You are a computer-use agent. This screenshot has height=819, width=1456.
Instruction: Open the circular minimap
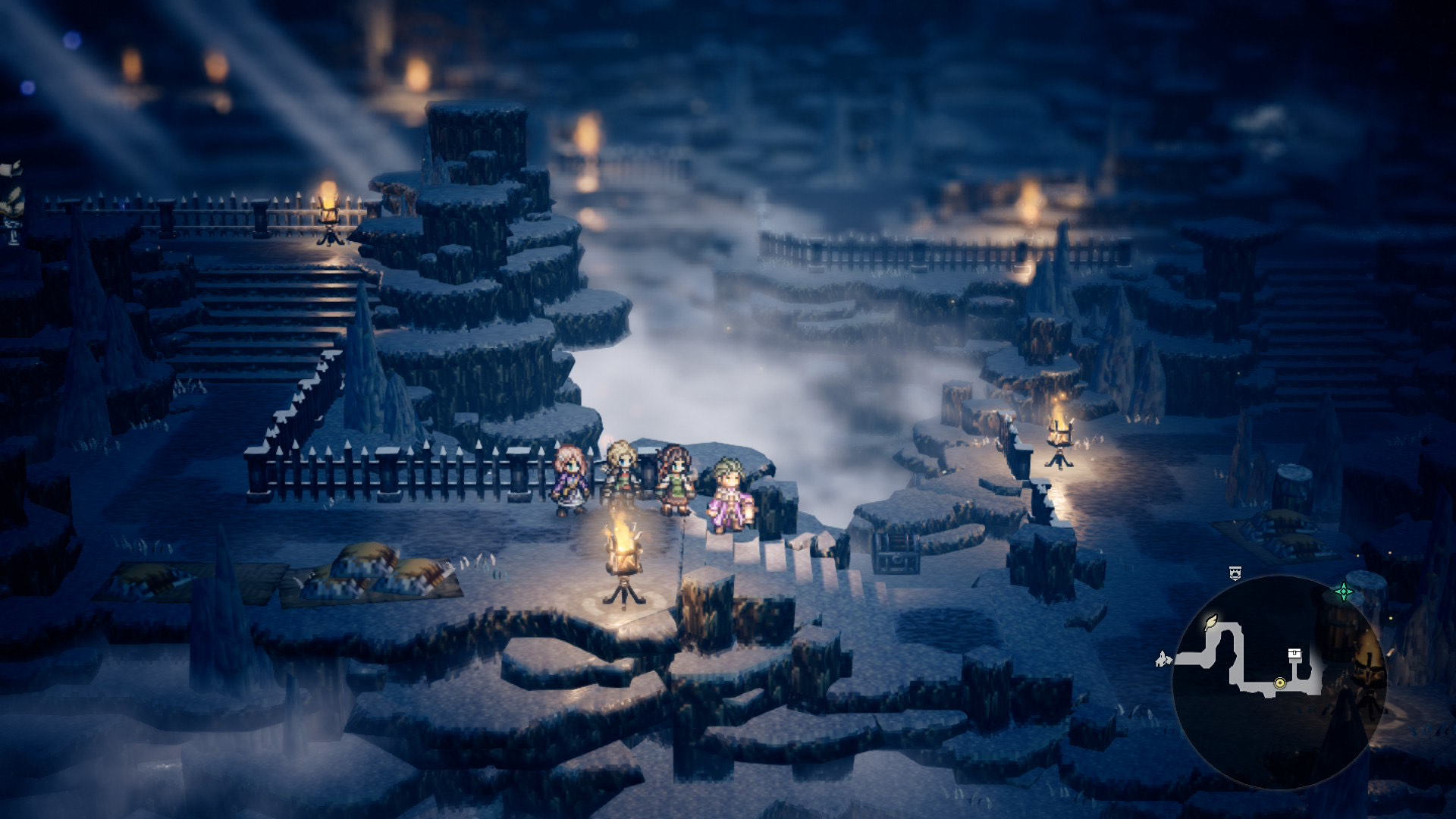click(1279, 682)
